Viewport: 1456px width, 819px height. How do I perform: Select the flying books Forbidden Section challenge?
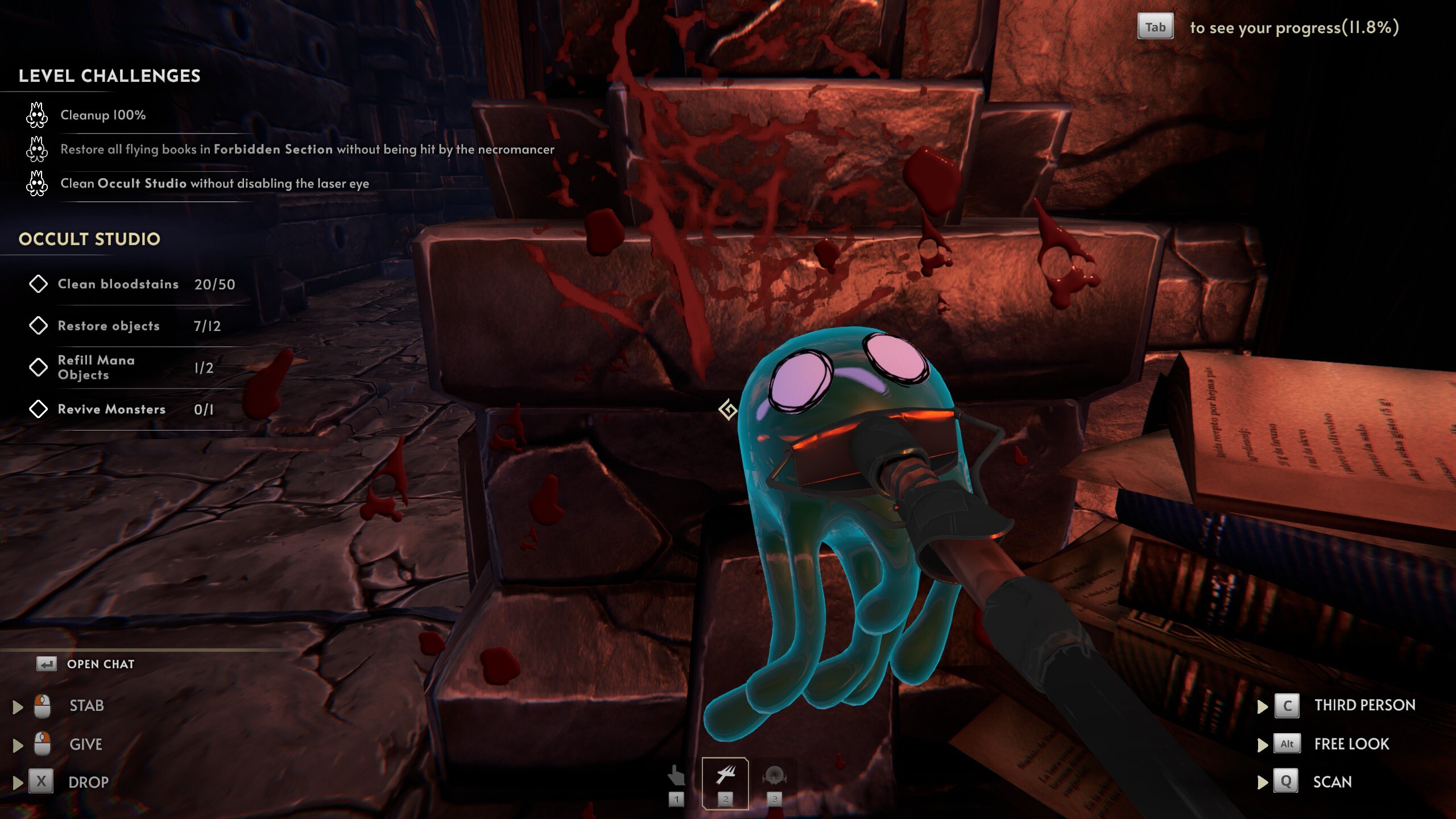307,150
